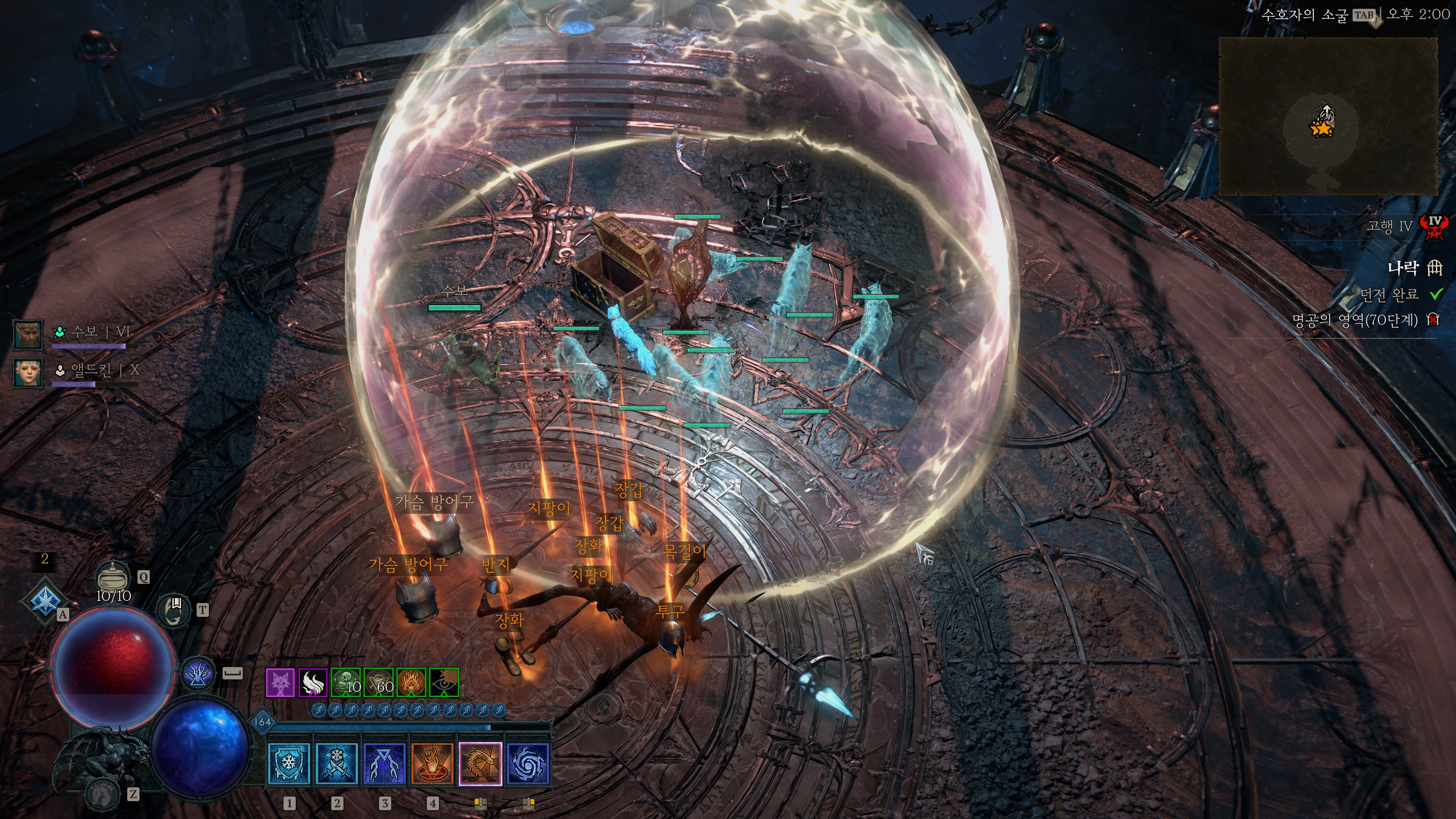View the burning arrow buff icon

pos(411,683)
